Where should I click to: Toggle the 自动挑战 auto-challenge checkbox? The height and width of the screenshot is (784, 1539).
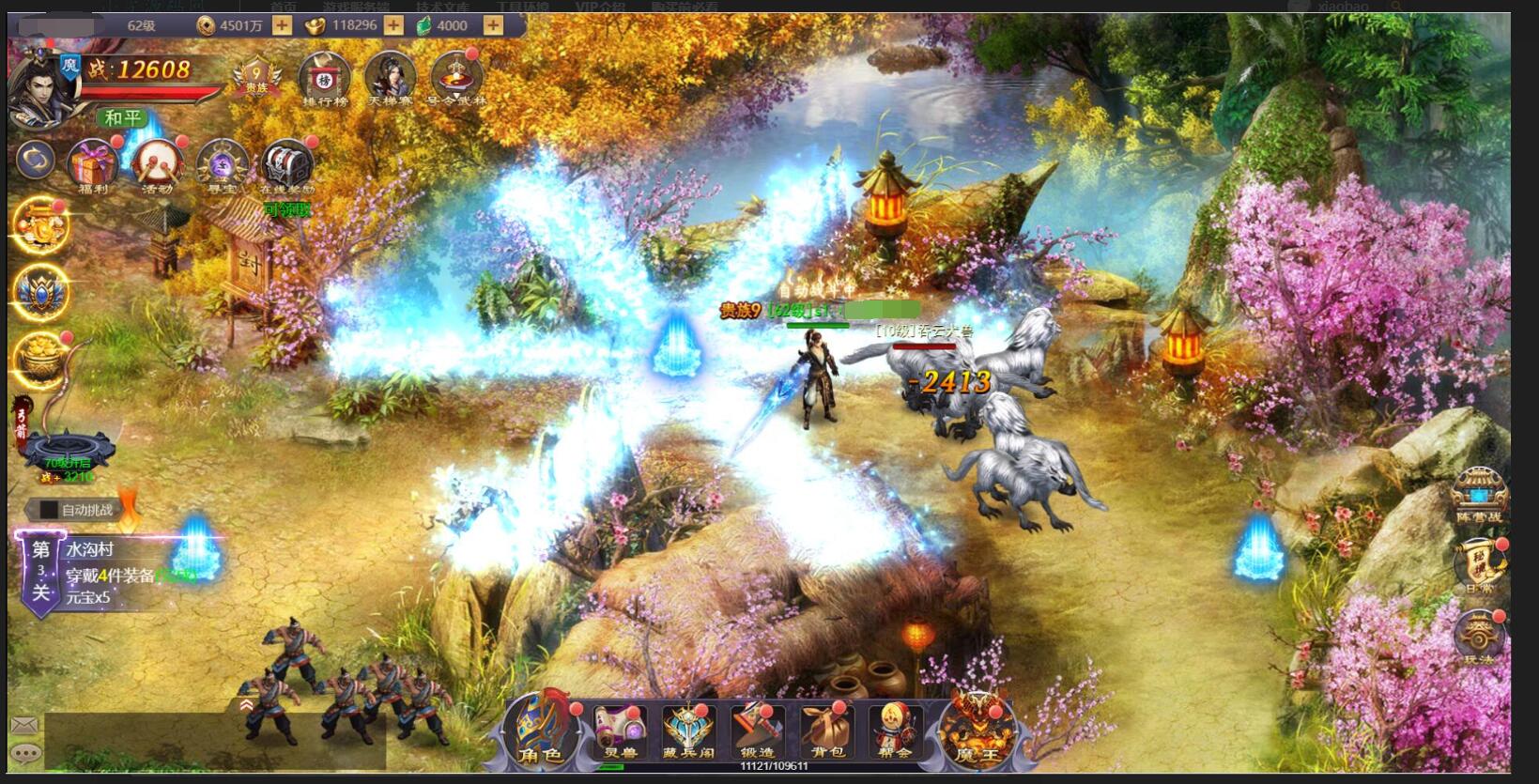[47, 510]
